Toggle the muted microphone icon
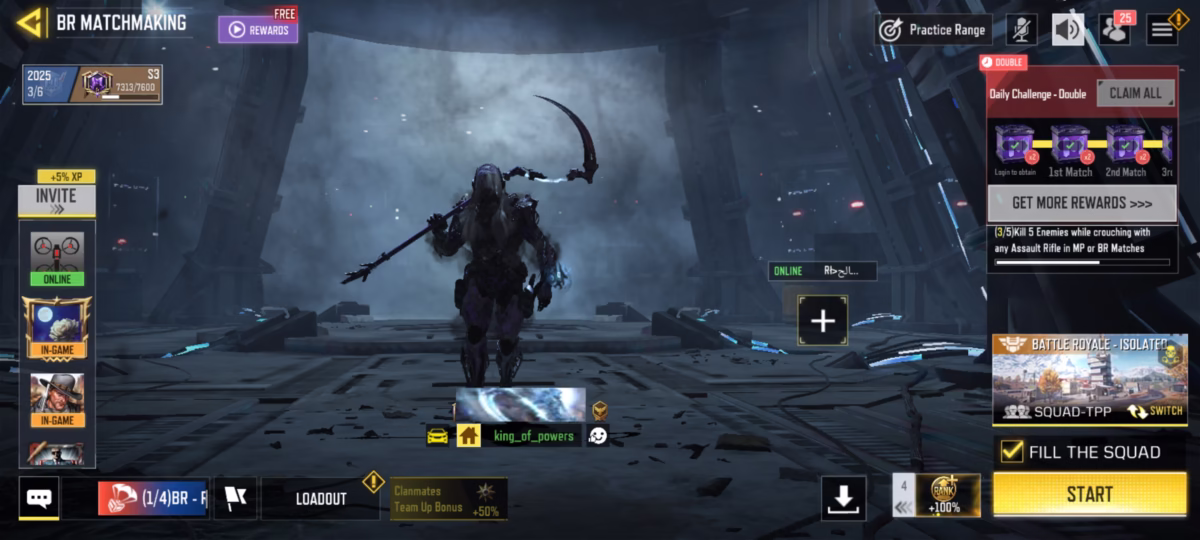The image size is (1200, 540). tap(1021, 30)
